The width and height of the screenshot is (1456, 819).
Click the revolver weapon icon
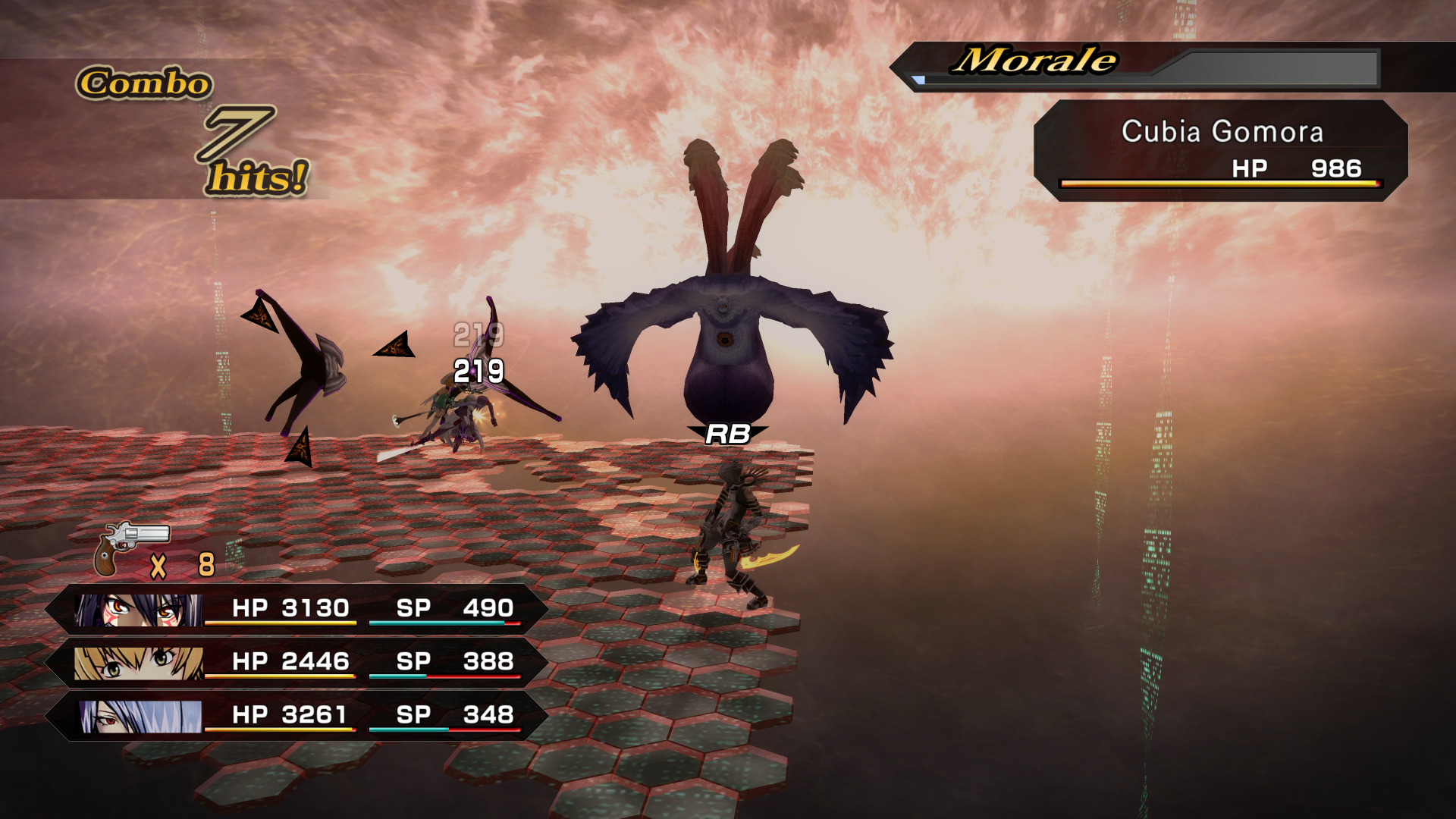click(x=130, y=548)
